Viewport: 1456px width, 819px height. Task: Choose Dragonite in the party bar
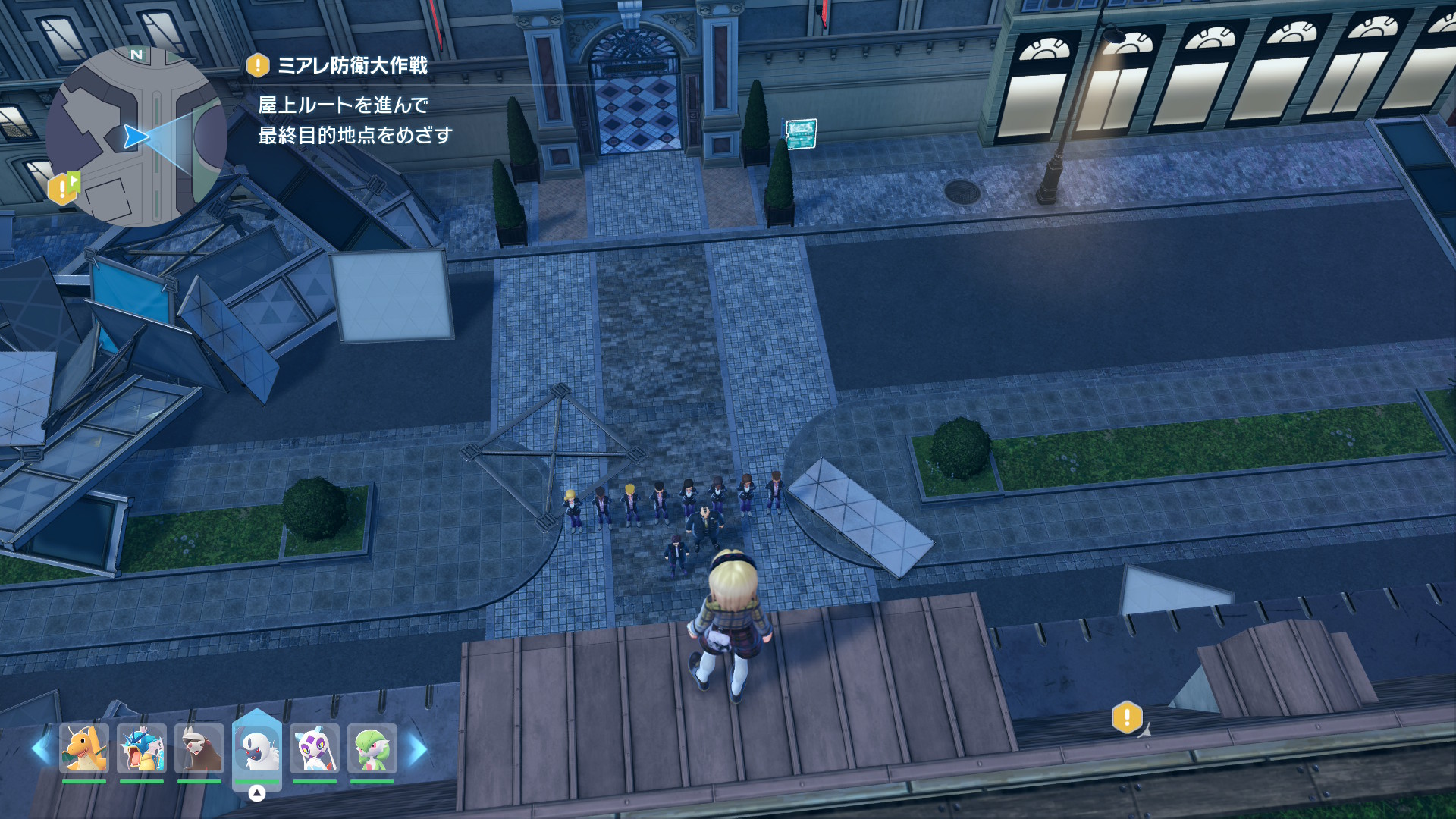pyautogui.click(x=84, y=748)
